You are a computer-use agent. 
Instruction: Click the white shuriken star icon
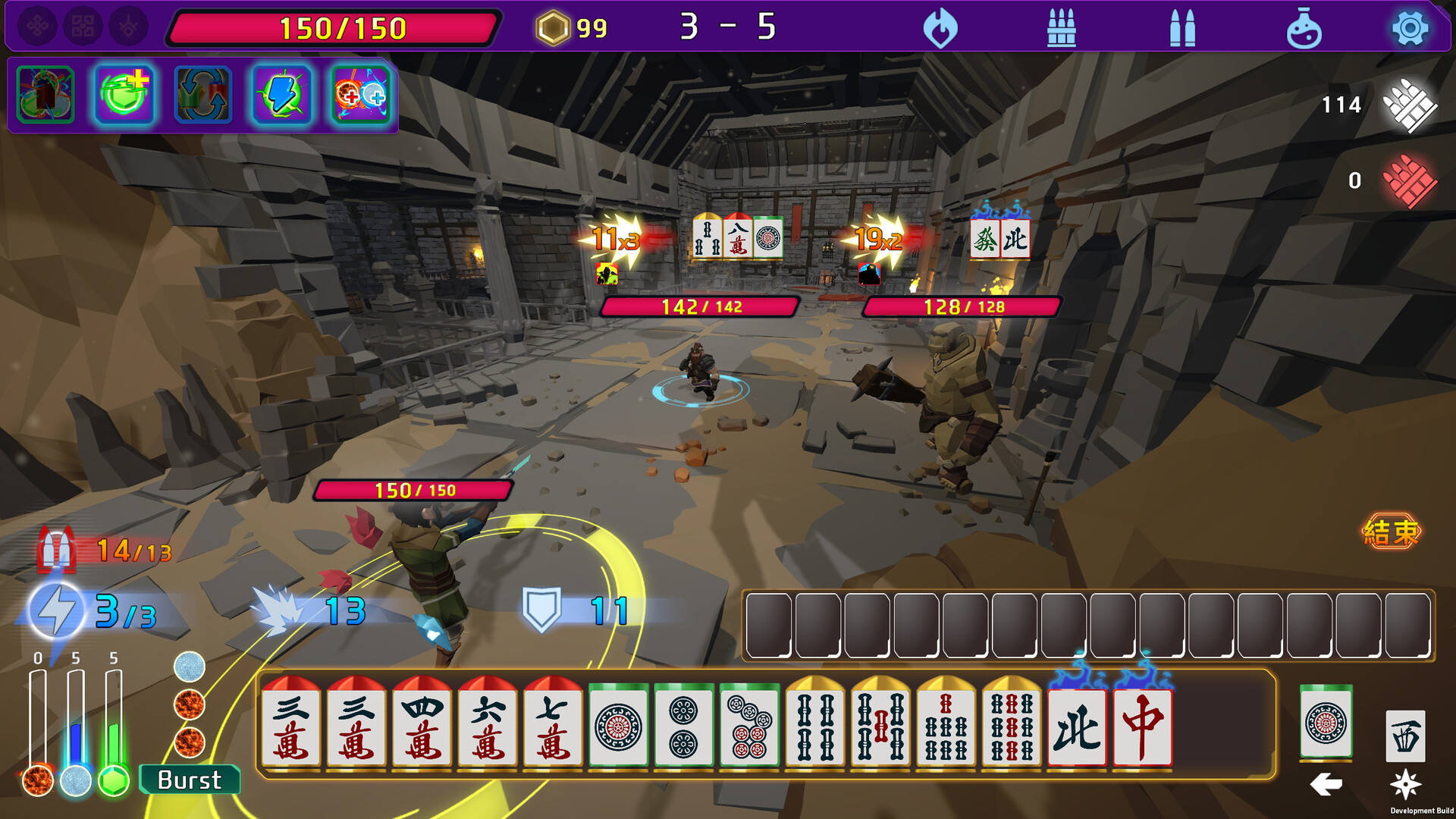[x=1404, y=784]
